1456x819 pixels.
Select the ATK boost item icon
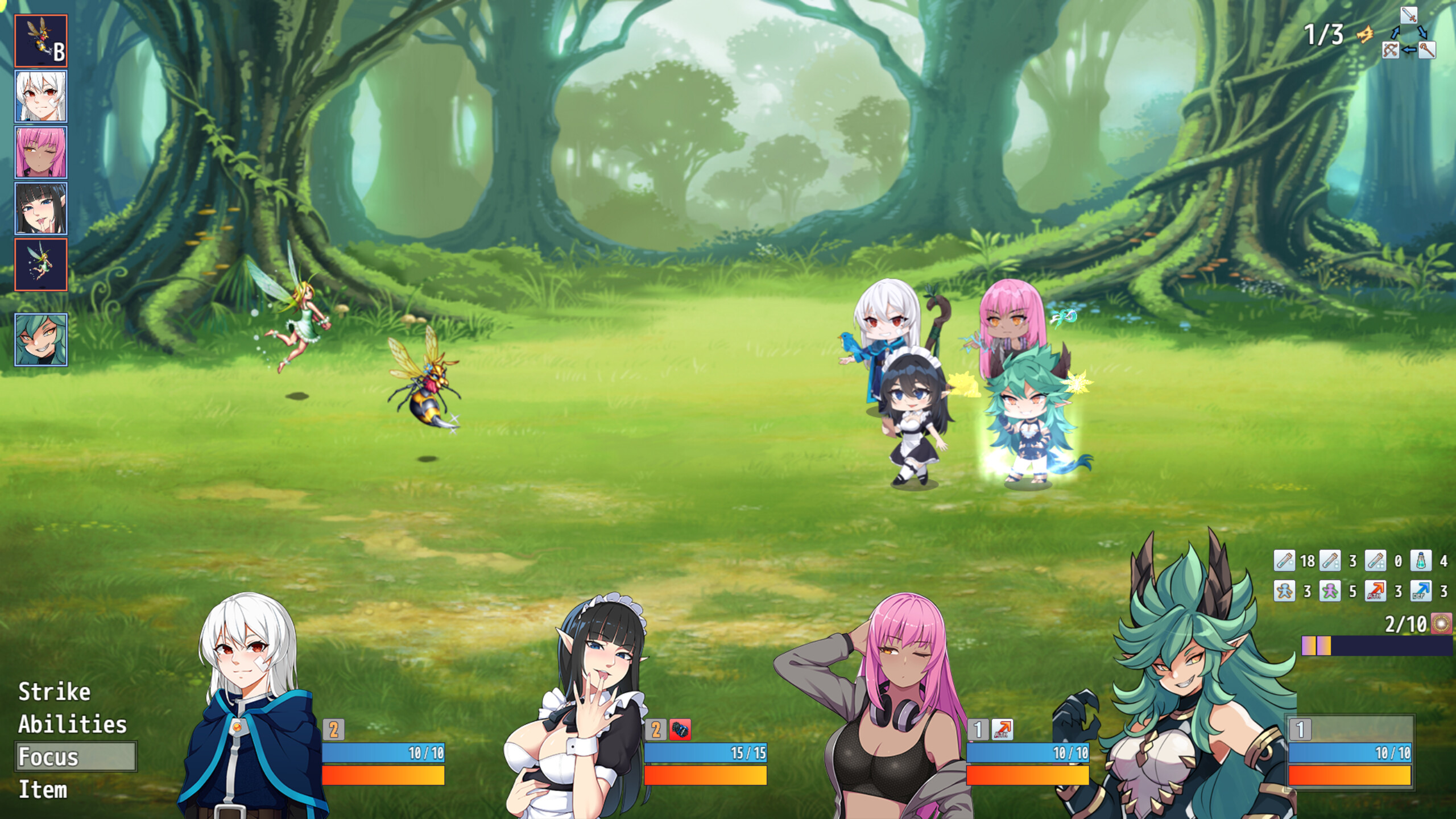(x=1375, y=590)
